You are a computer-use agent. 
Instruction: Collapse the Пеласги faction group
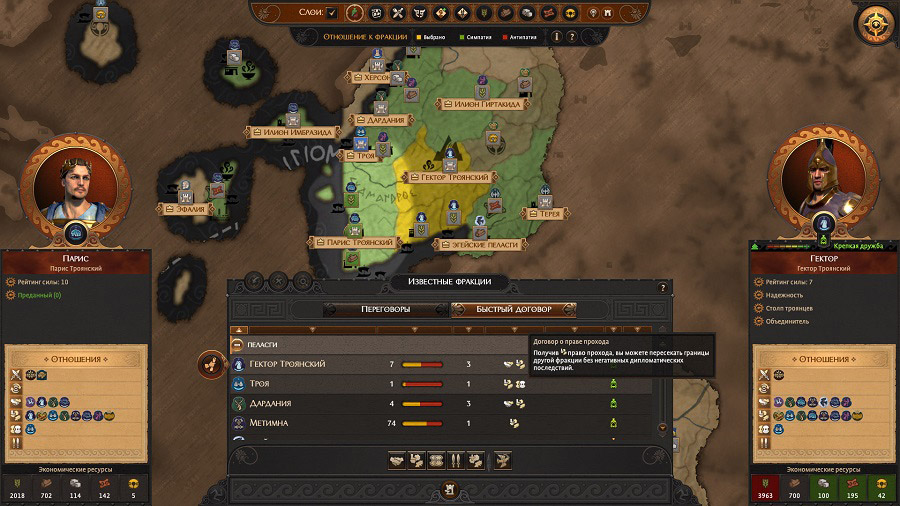point(239,344)
